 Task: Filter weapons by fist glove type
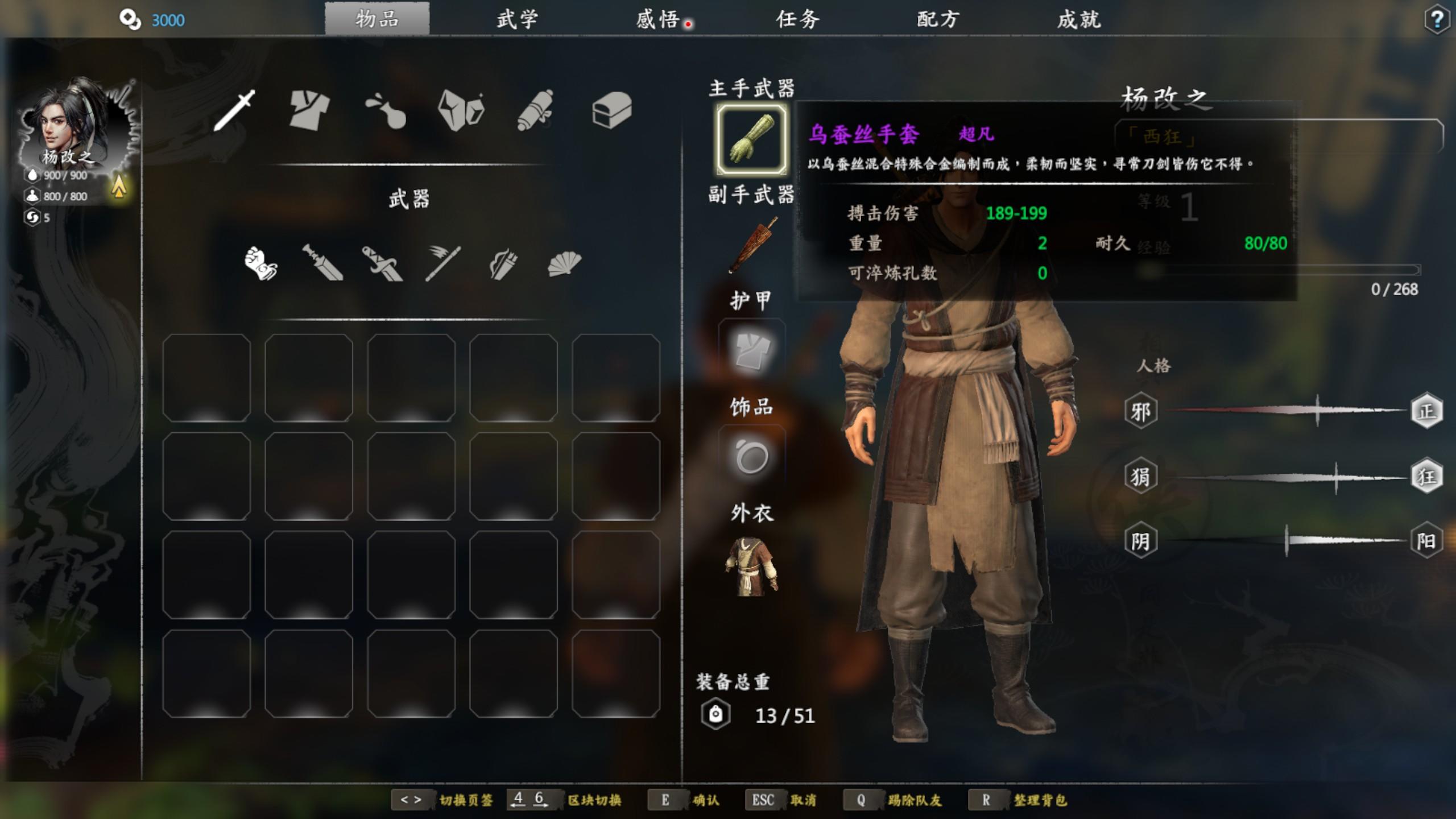(260, 263)
